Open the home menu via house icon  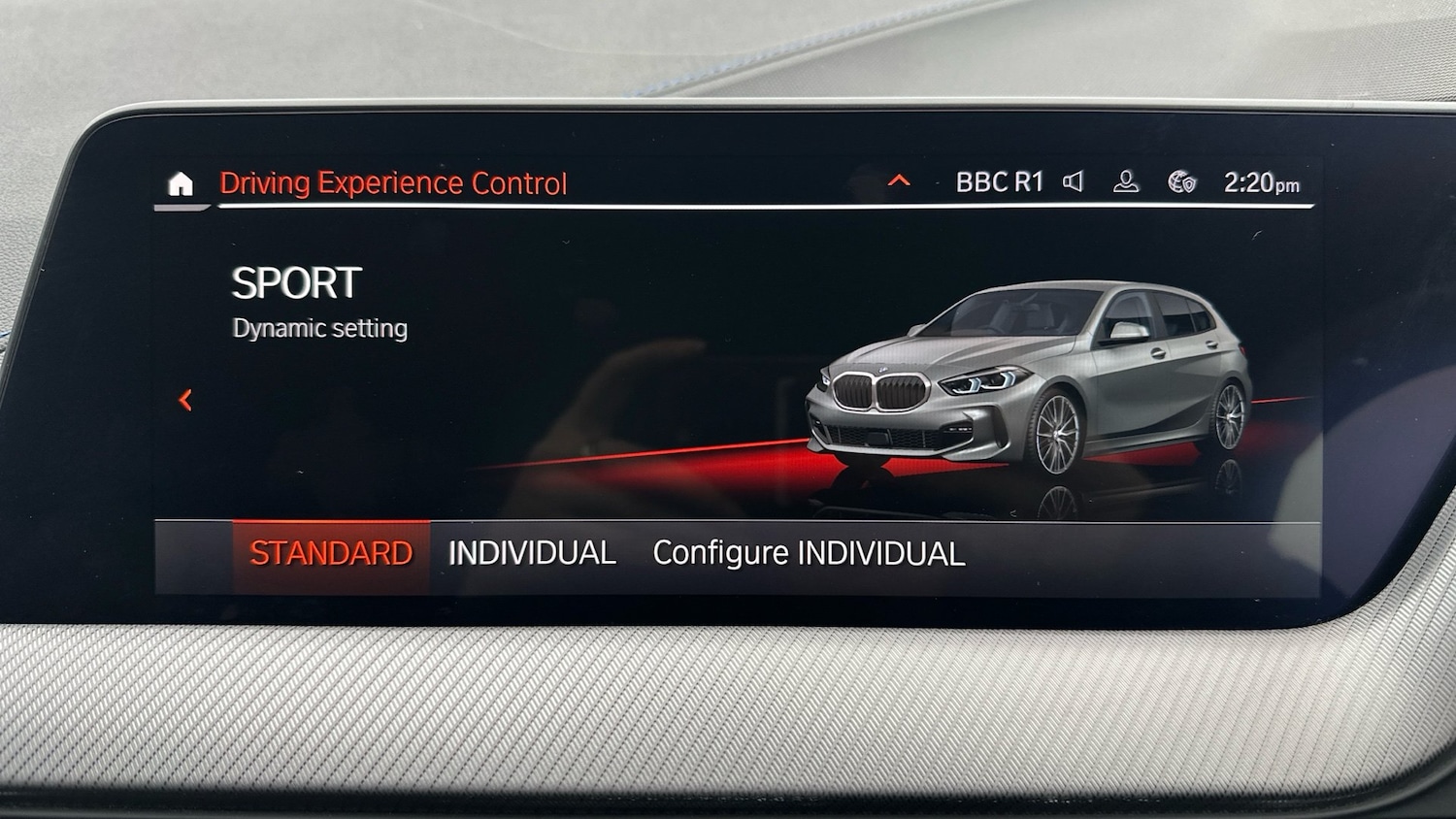tap(181, 185)
